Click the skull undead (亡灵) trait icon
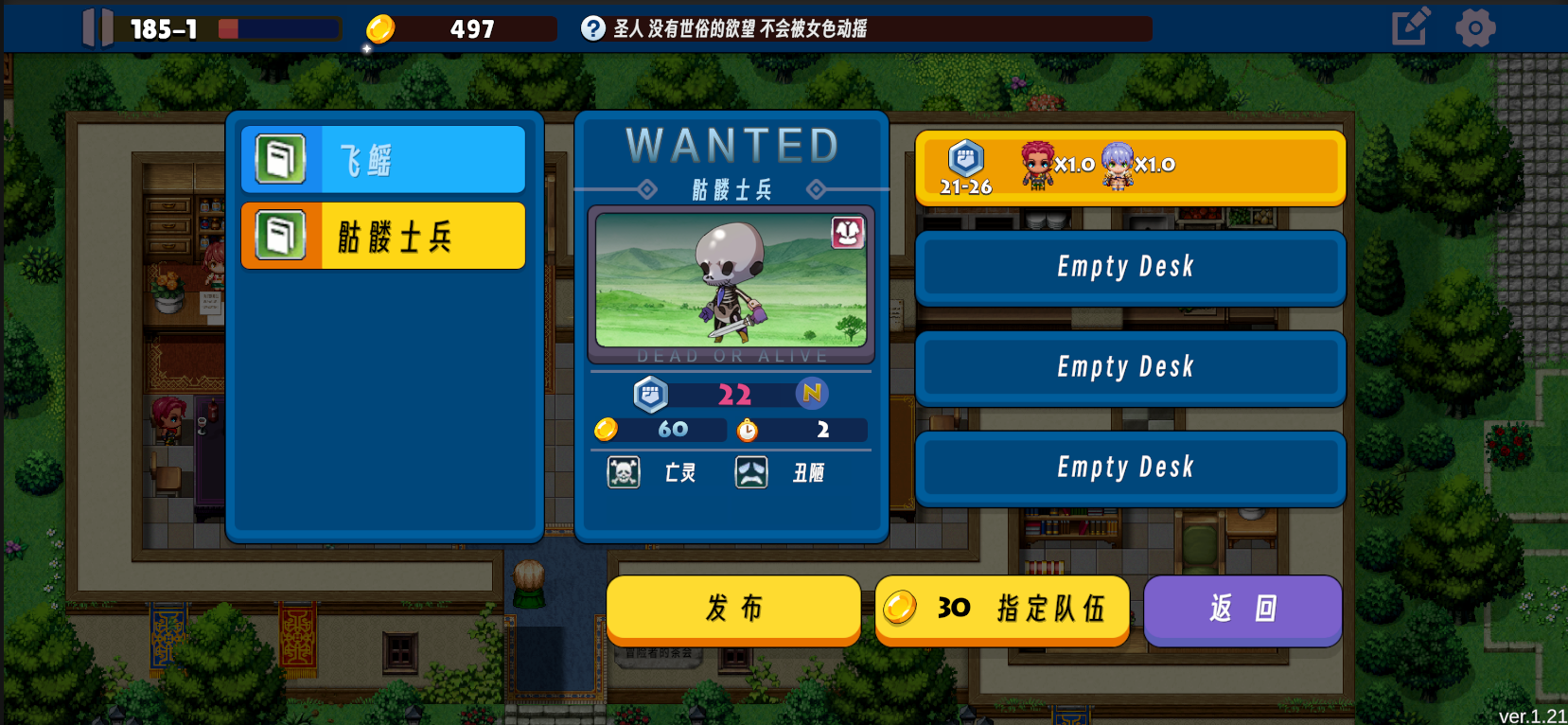Viewport: 1568px width, 725px height. pyautogui.click(x=622, y=472)
